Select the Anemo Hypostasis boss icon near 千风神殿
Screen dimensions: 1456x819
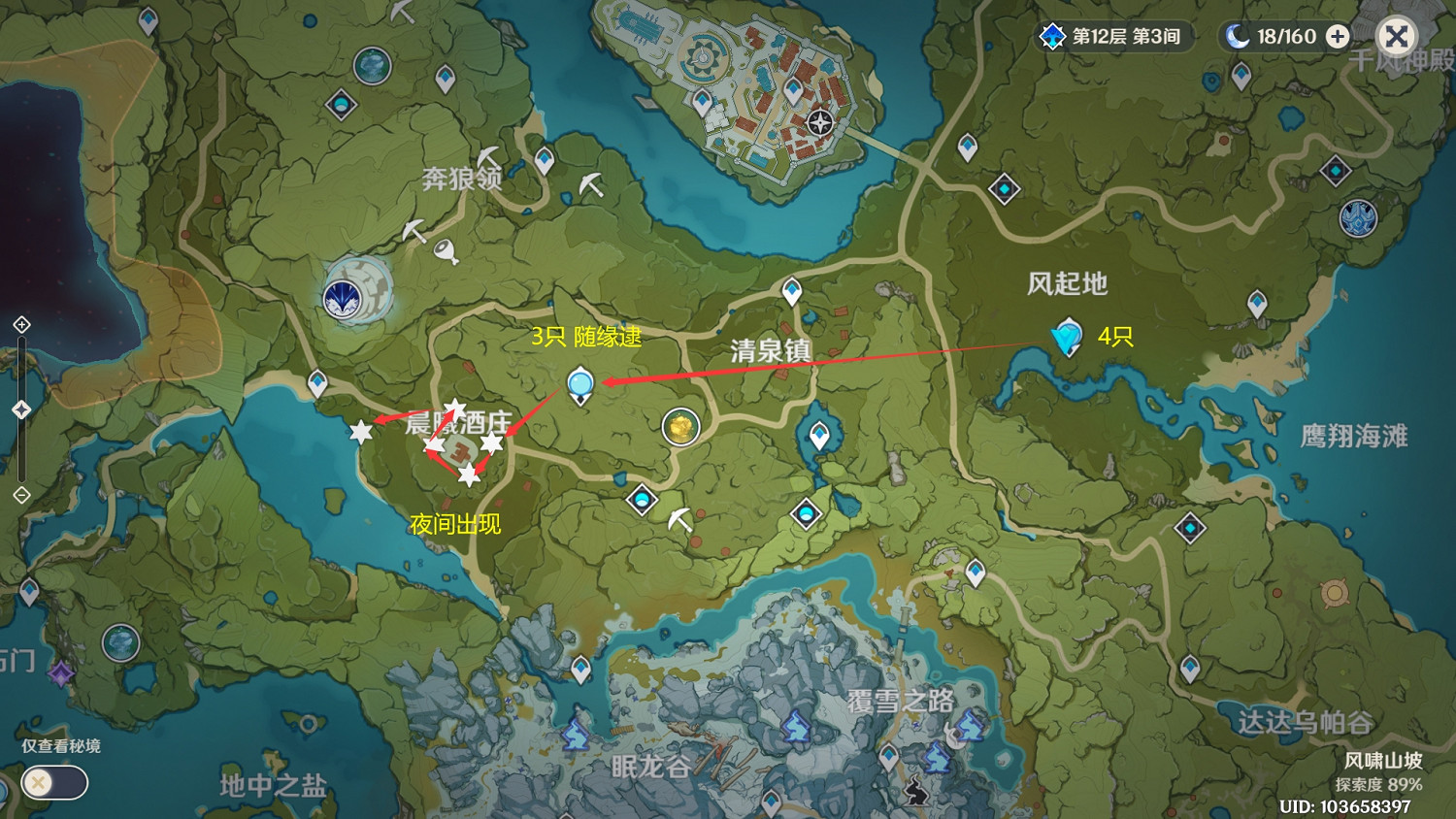point(1359,218)
